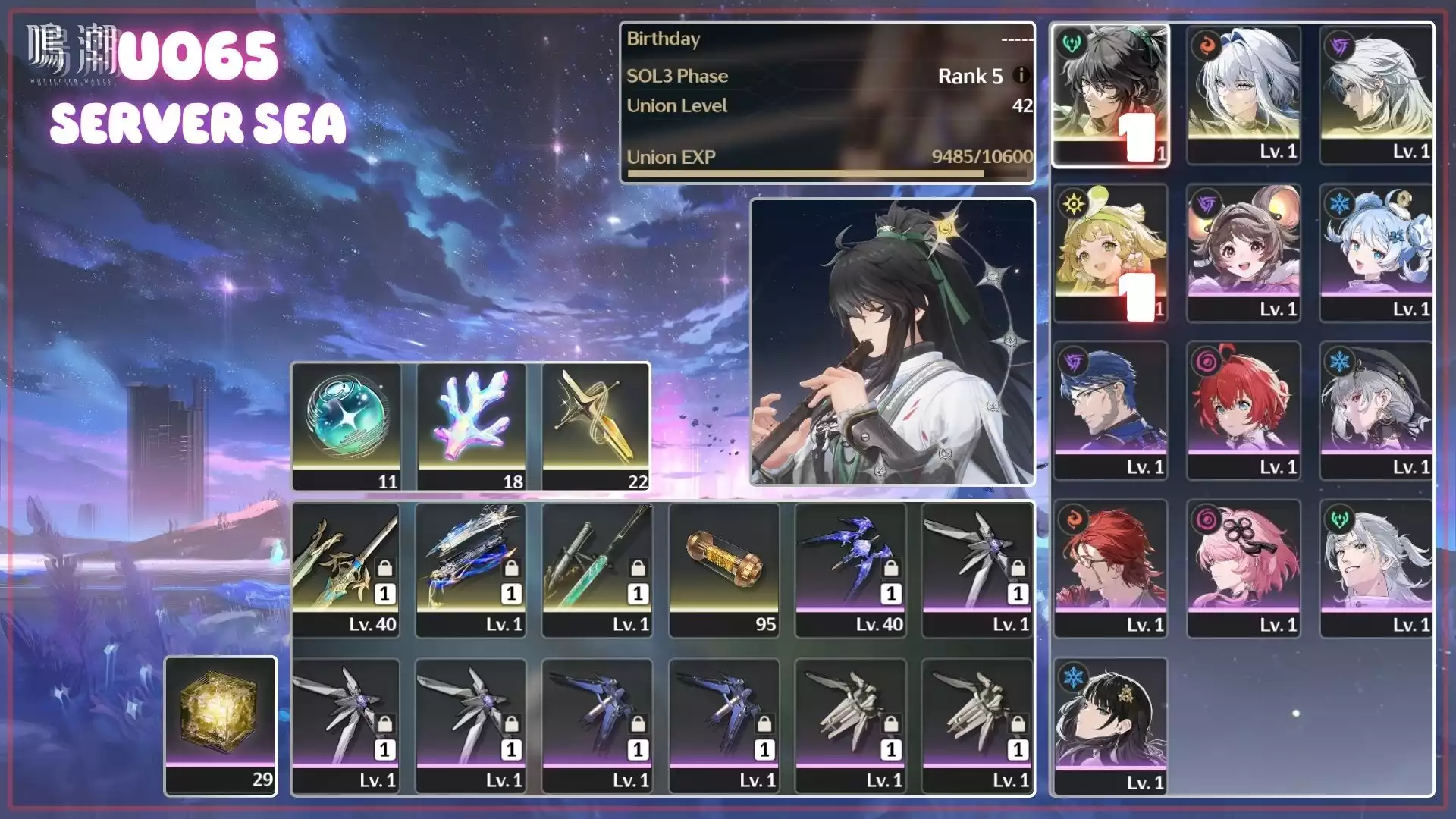Viewport: 1456px width, 819px height.
Task: Select the Sanhua character tile with black hat
Action: [1376, 410]
